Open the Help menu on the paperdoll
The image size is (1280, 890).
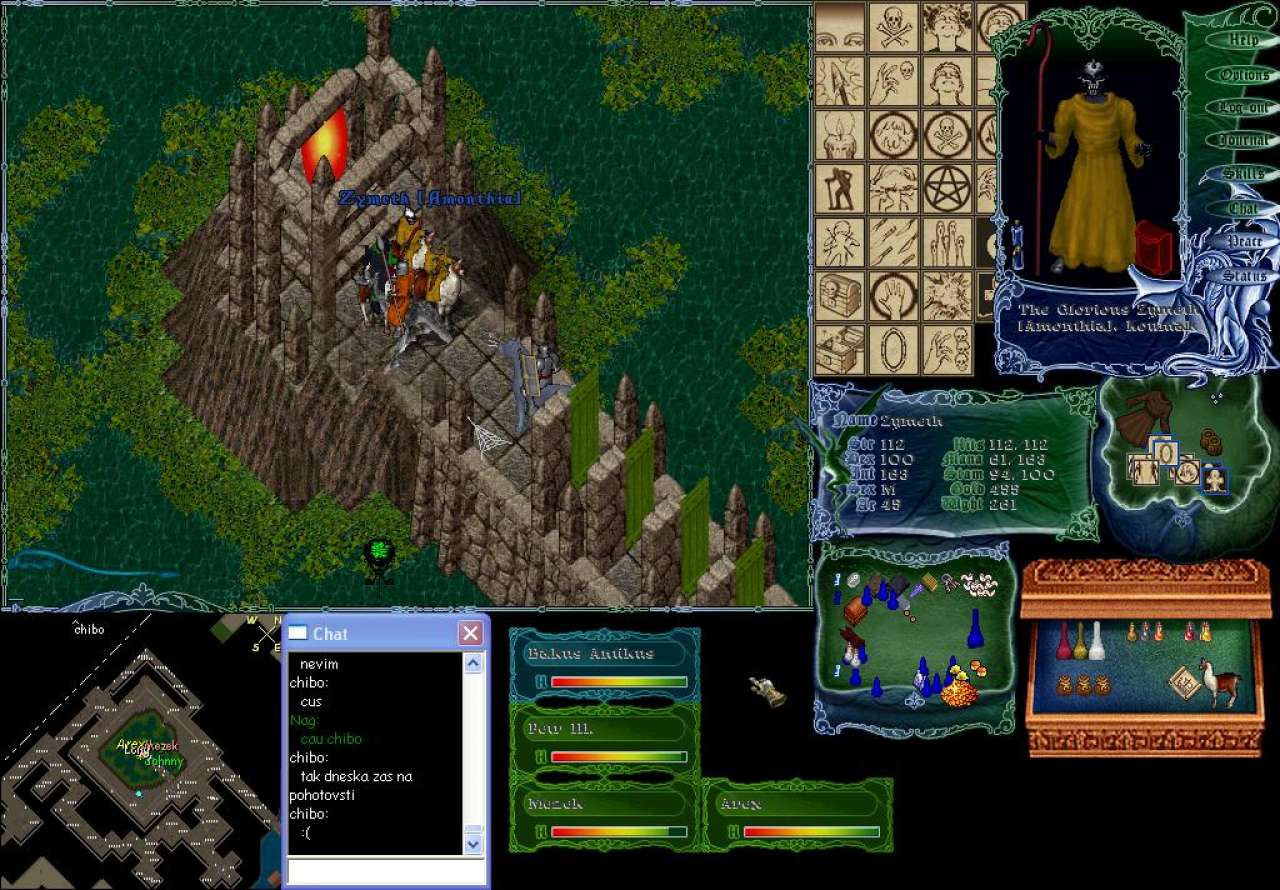[1243, 41]
